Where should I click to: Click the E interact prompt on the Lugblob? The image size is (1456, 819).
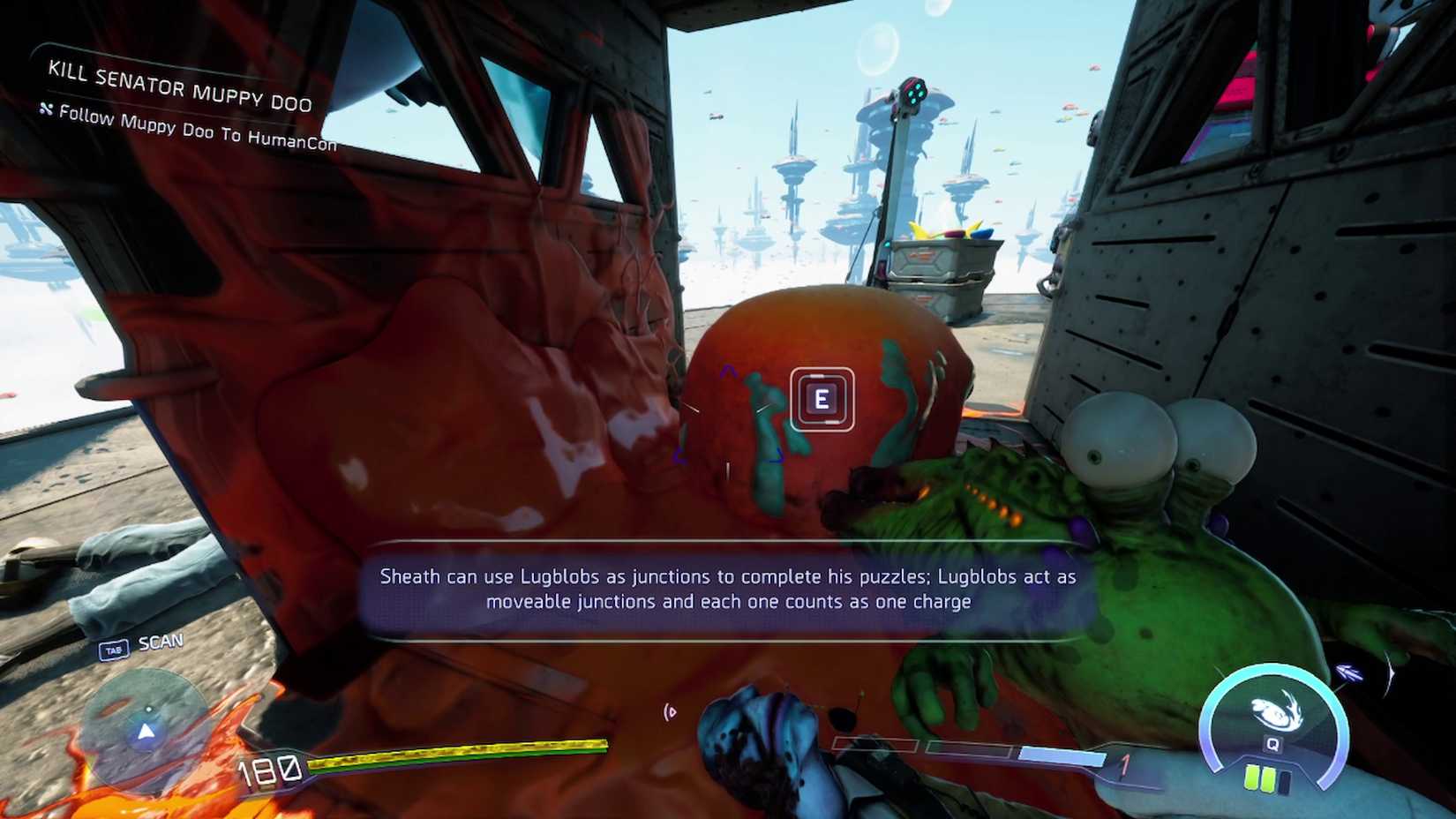[822, 399]
